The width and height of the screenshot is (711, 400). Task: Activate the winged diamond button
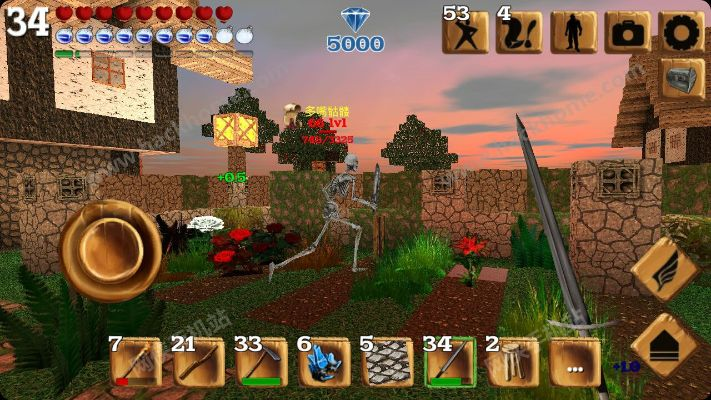click(665, 270)
